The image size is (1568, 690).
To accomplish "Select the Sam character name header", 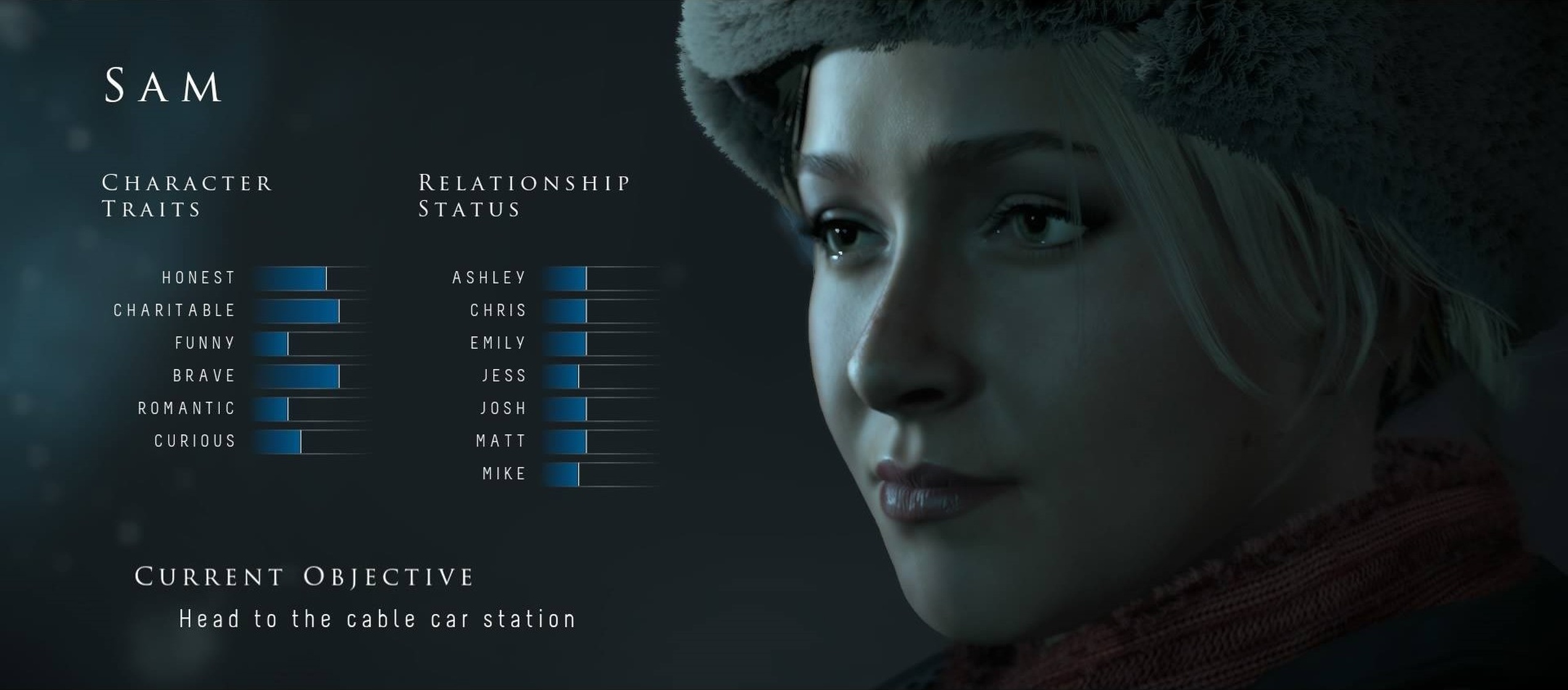I will coord(164,86).
